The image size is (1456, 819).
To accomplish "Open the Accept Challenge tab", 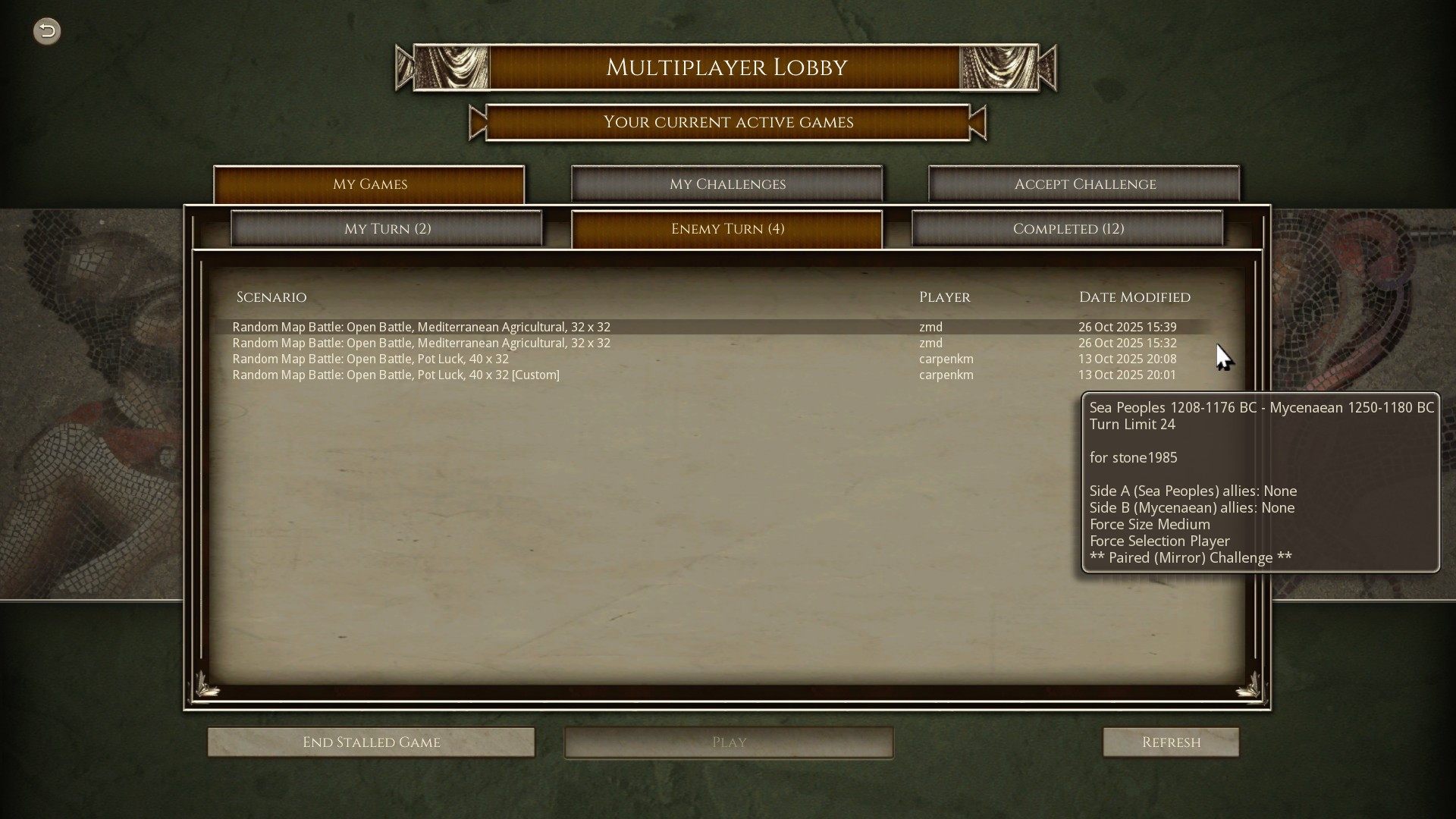I will click(1084, 184).
